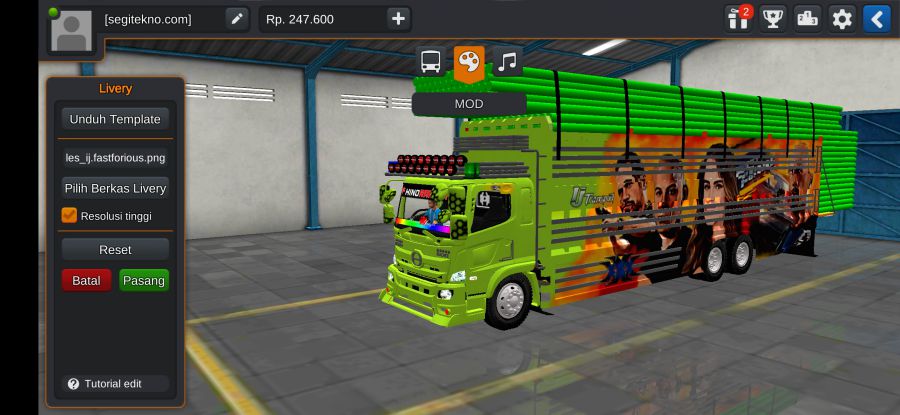Add more money with the plus button
The height and width of the screenshot is (415, 900).
click(x=398, y=18)
